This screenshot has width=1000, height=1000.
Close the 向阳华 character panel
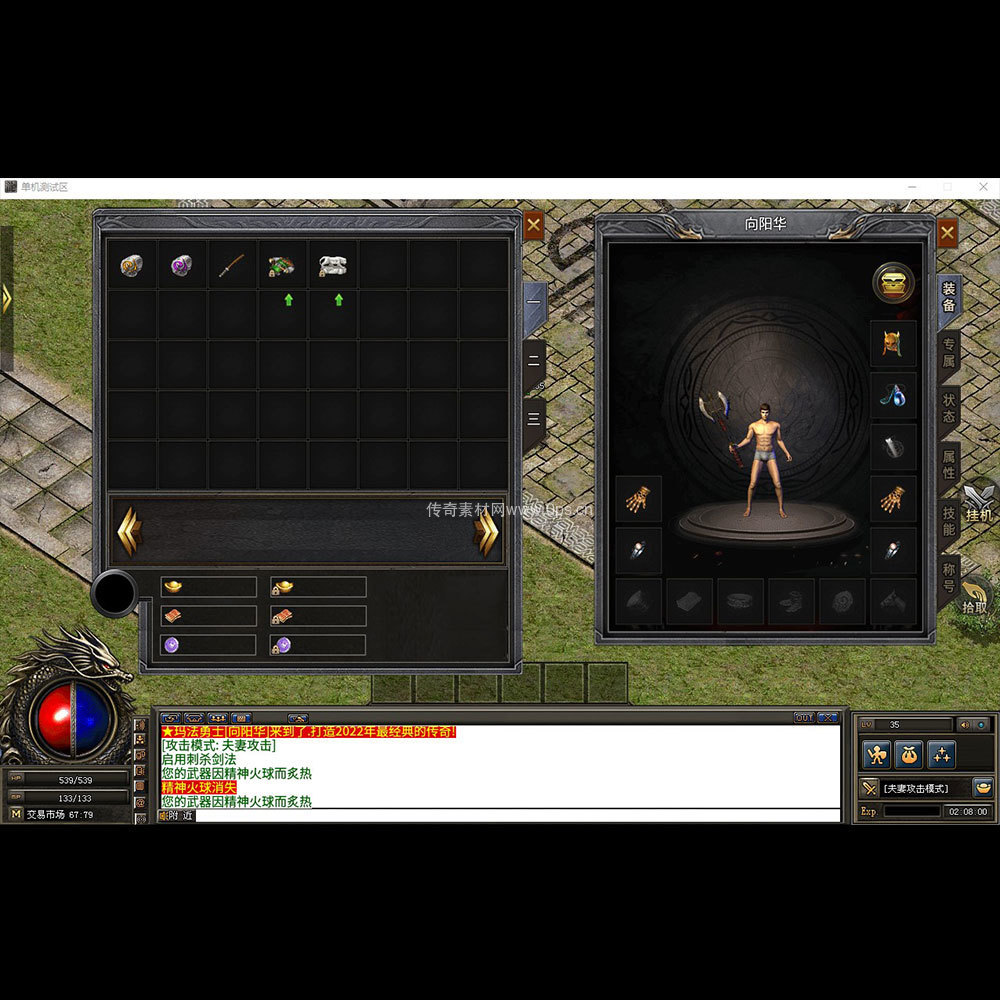[947, 233]
